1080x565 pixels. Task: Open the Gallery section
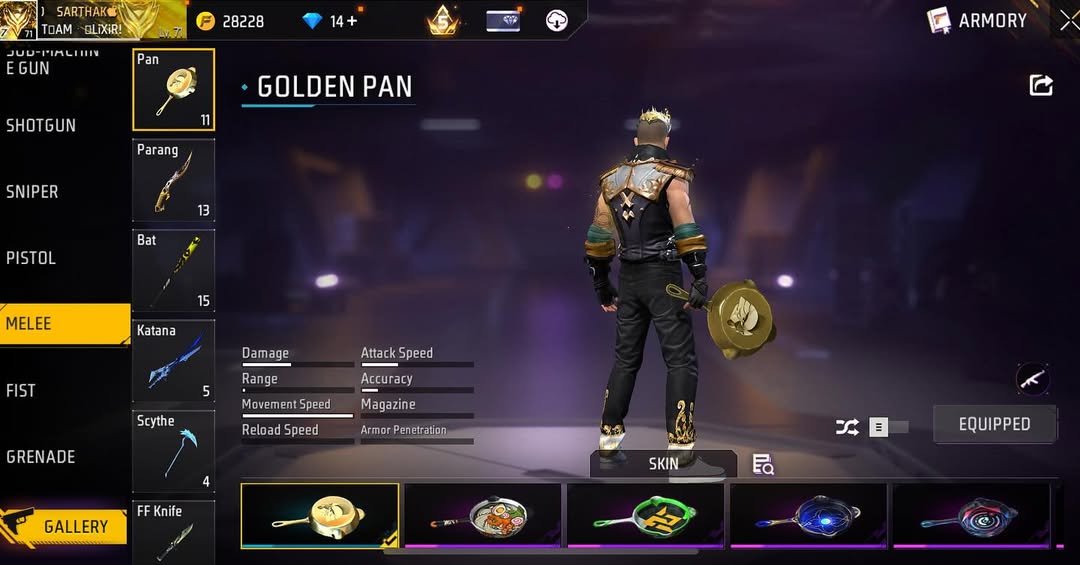click(65, 526)
